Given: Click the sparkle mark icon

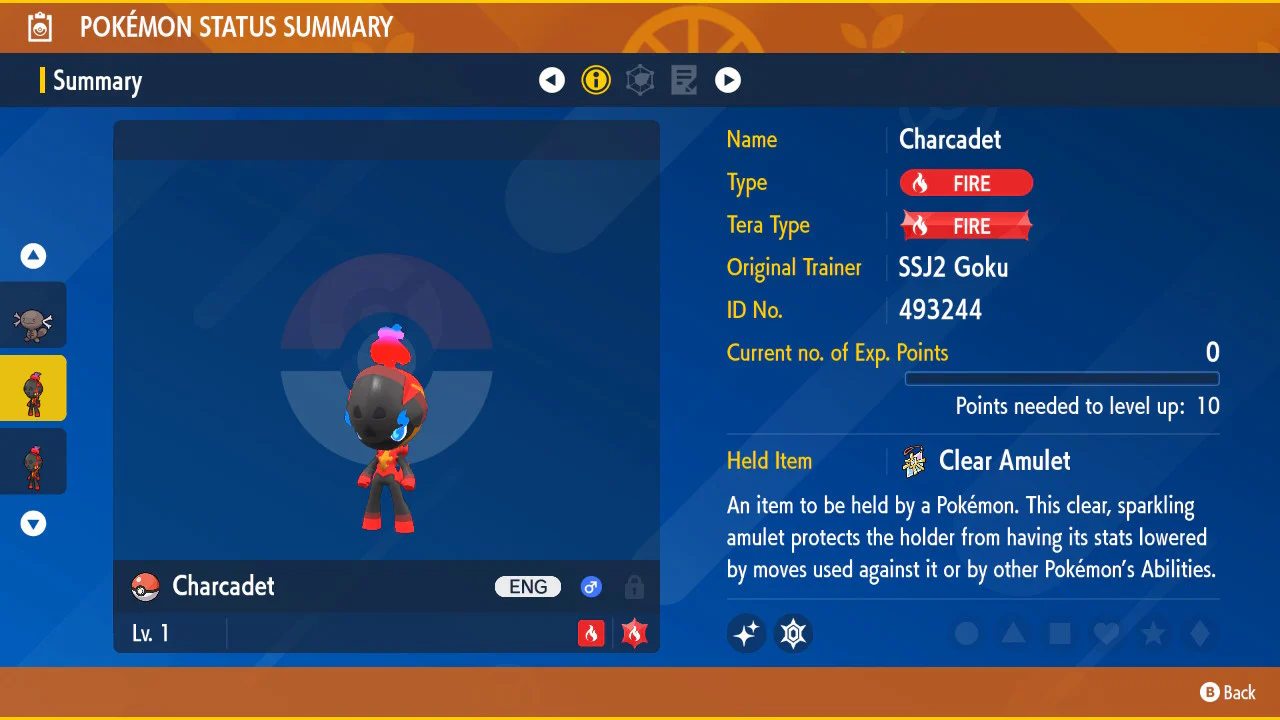Looking at the screenshot, I should tap(746, 633).
